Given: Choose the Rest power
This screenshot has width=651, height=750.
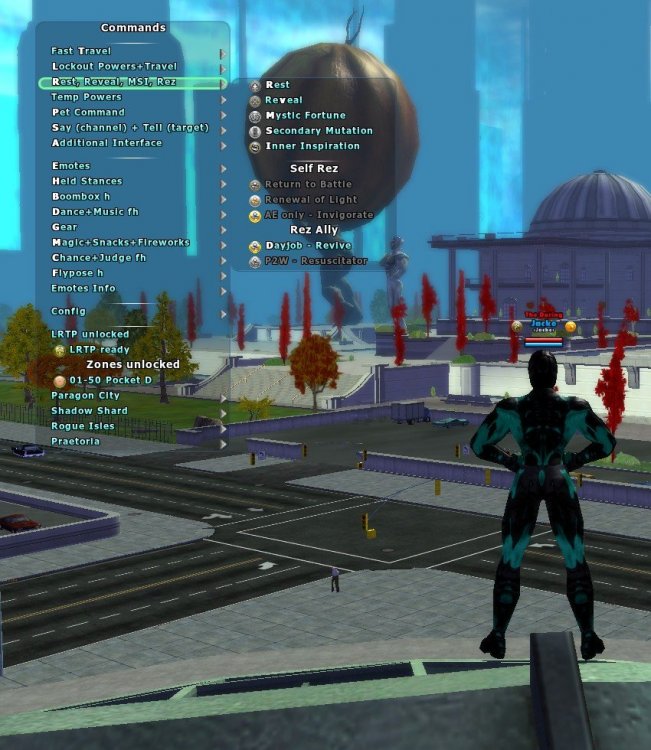Looking at the screenshot, I should click(277, 85).
